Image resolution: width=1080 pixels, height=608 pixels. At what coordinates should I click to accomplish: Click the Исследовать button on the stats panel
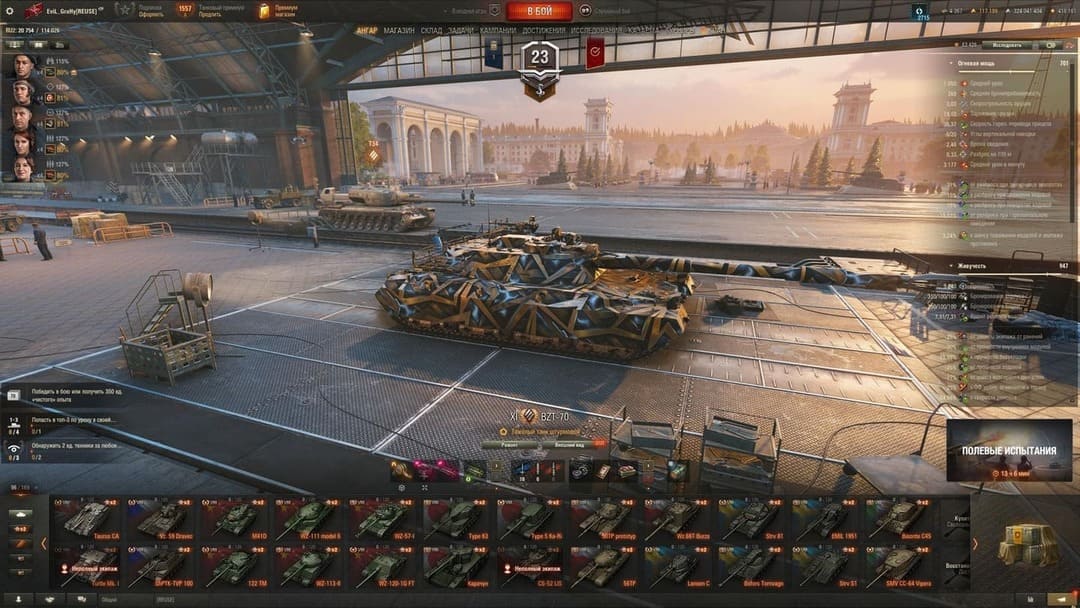[1007, 45]
